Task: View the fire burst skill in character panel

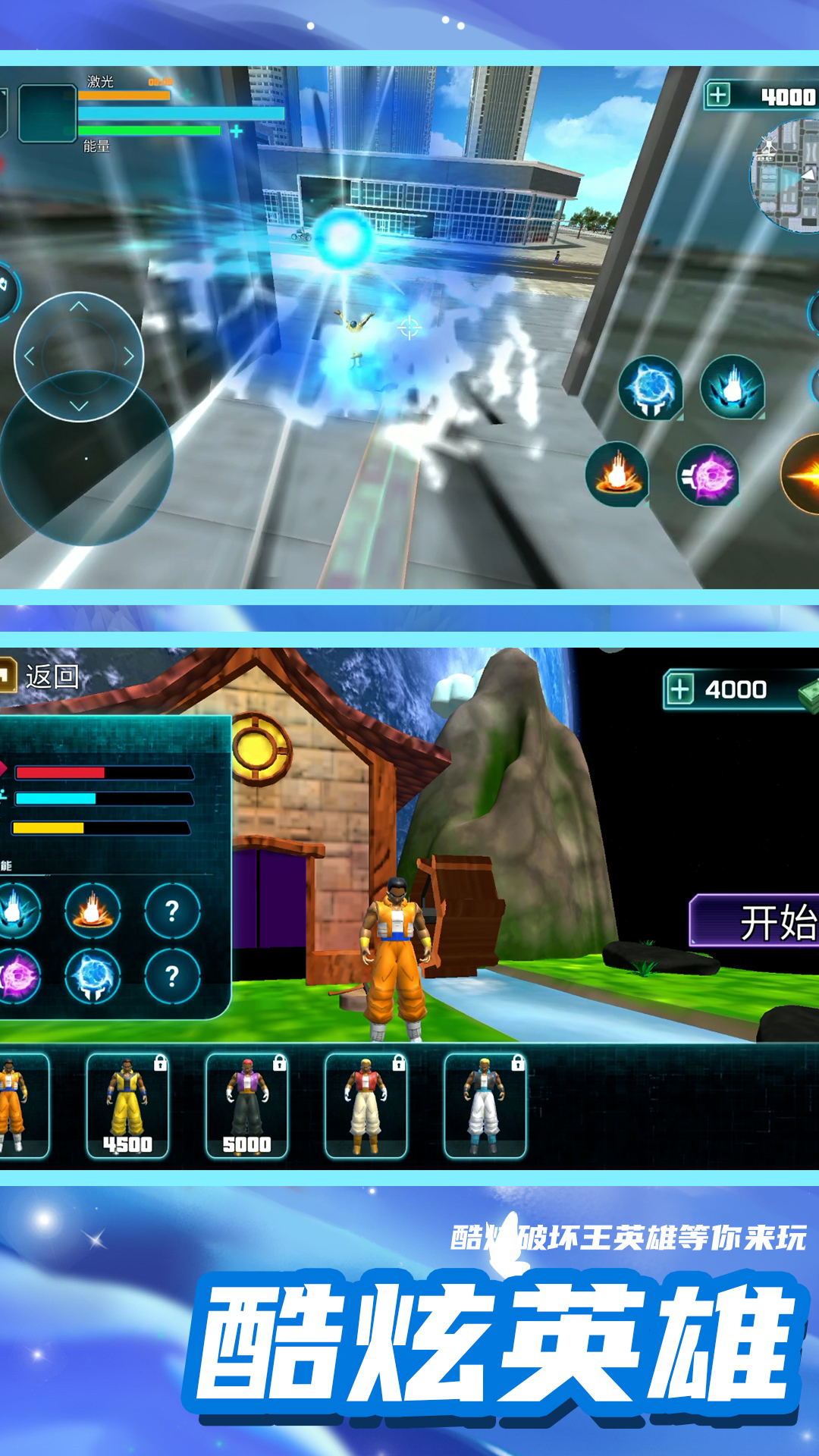Action: (93, 910)
